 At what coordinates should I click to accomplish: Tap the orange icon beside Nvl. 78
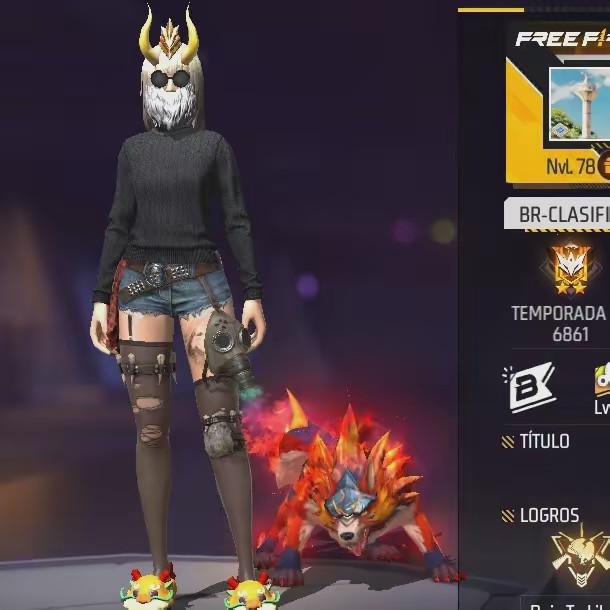click(603, 166)
